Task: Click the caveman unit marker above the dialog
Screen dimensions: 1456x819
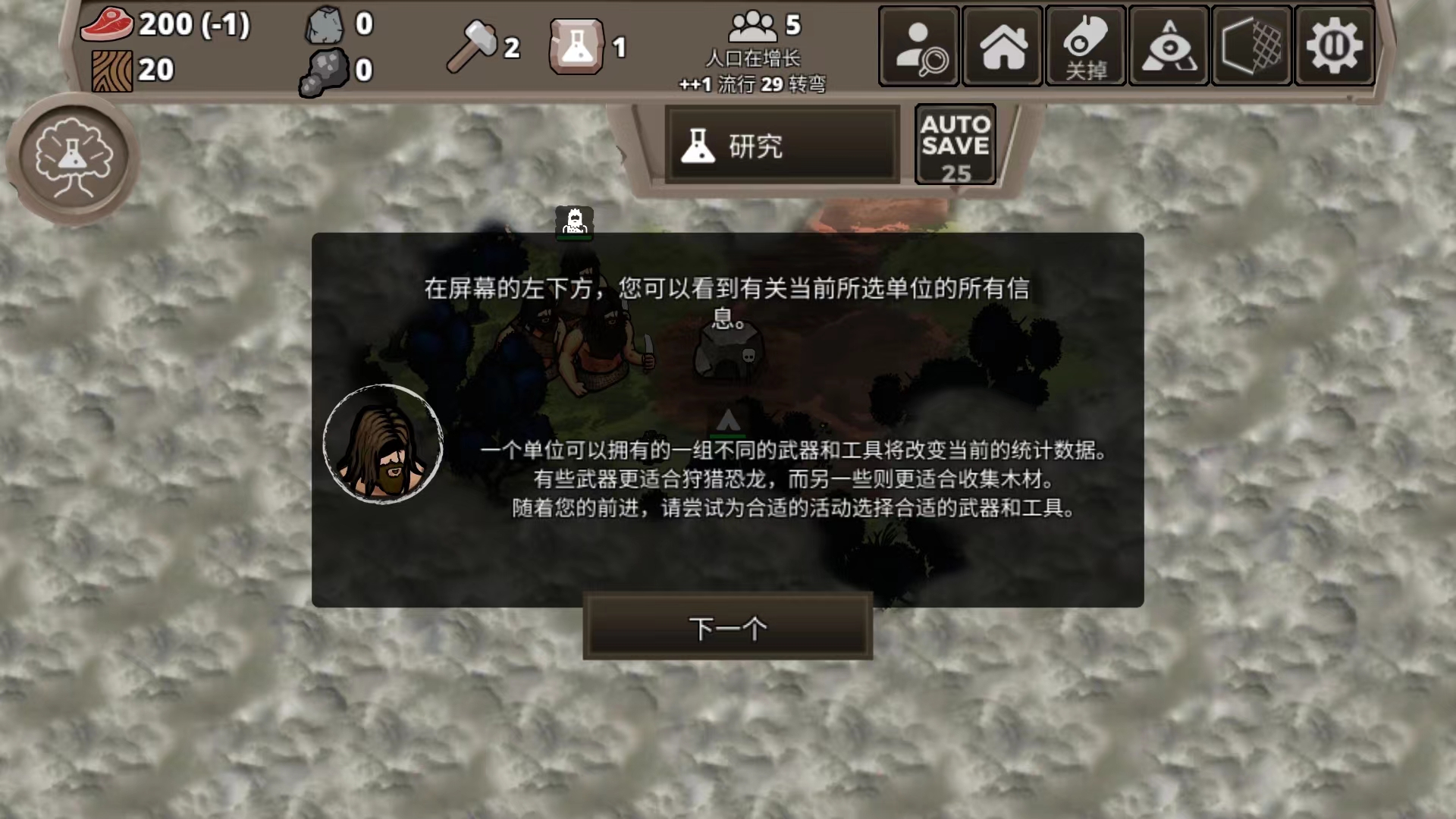Action: click(574, 220)
